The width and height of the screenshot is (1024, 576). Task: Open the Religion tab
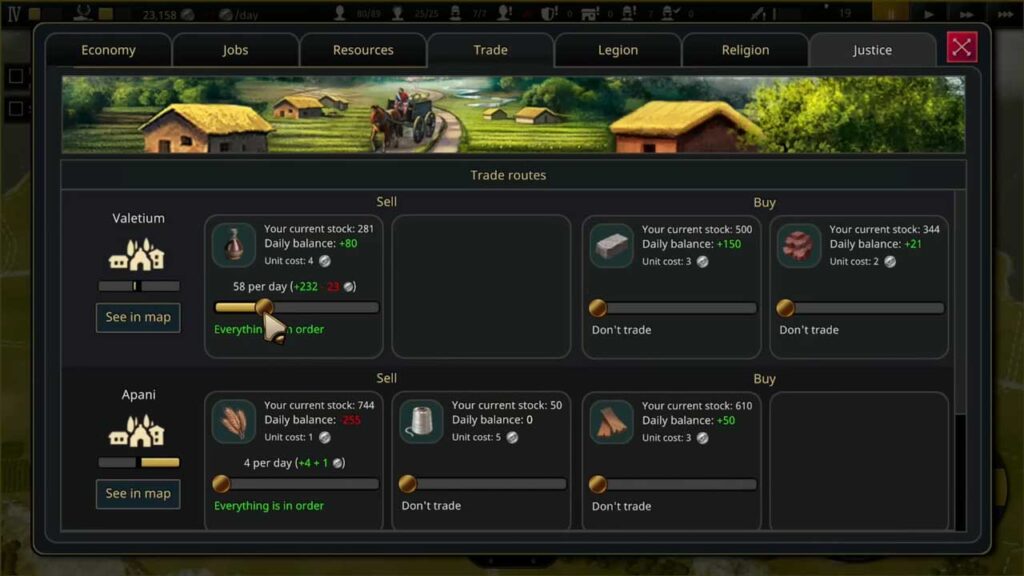pos(745,50)
